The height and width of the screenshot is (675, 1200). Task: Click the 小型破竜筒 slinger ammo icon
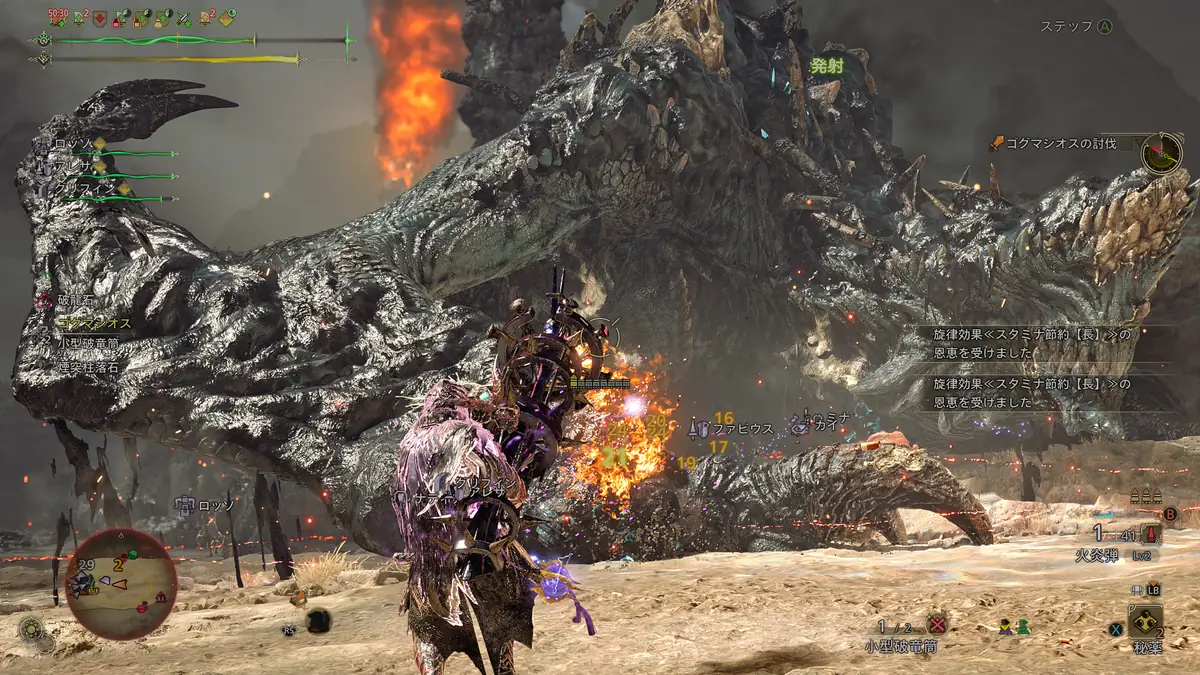pos(937,625)
